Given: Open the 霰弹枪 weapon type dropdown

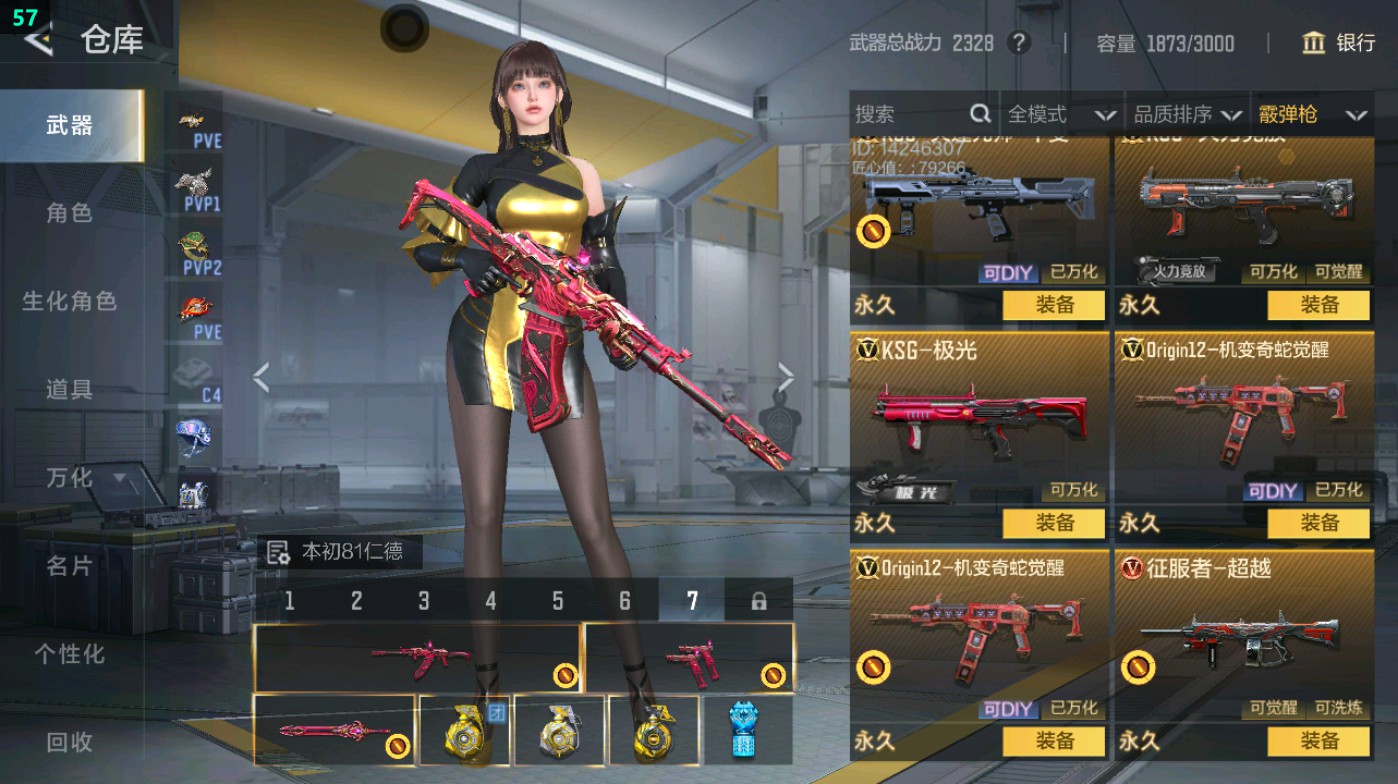Looking at the screenshot, I should click(1312, 115).
